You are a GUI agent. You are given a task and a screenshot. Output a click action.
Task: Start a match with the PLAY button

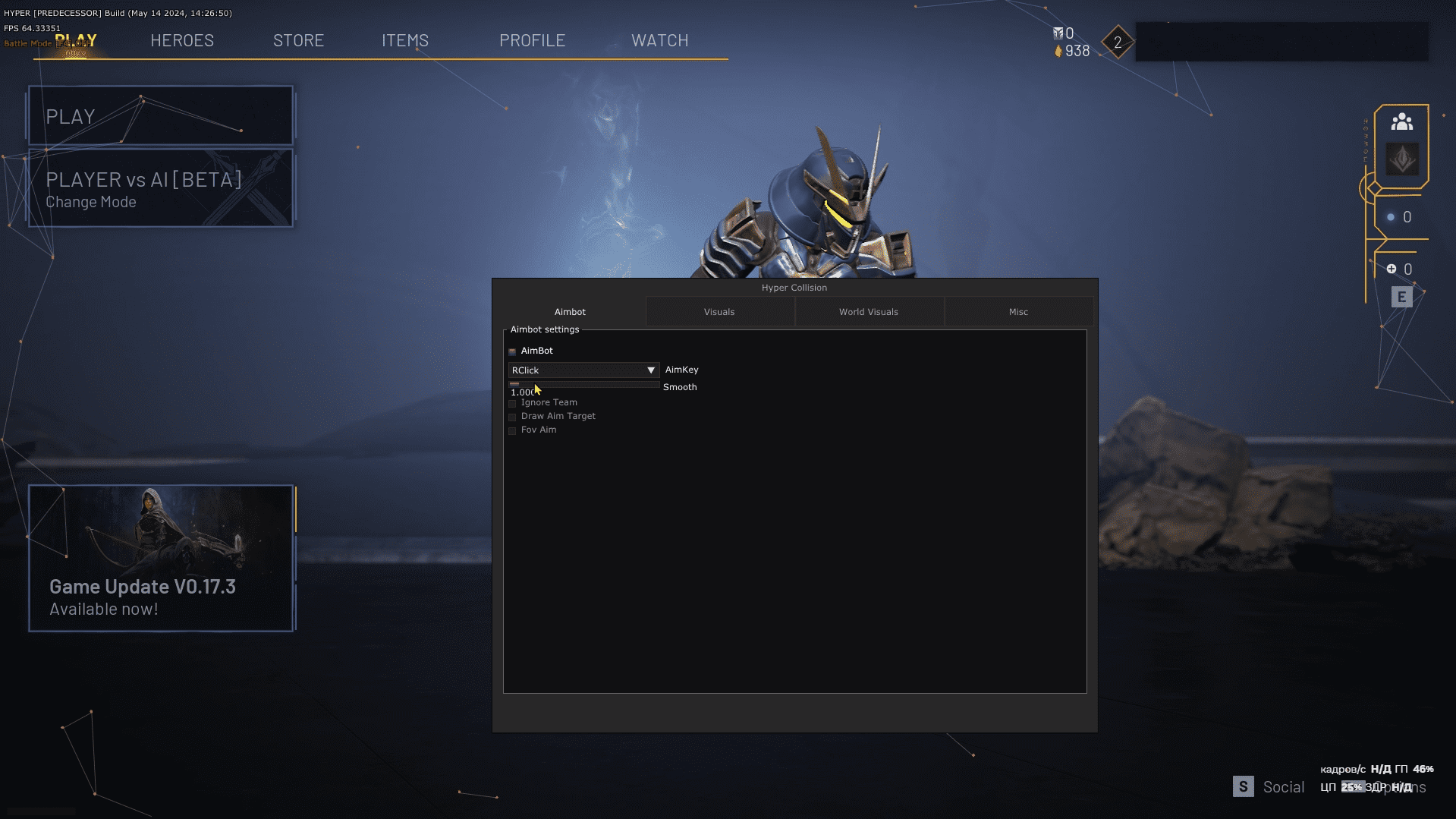pyautogui.click(x=161, y=116)
